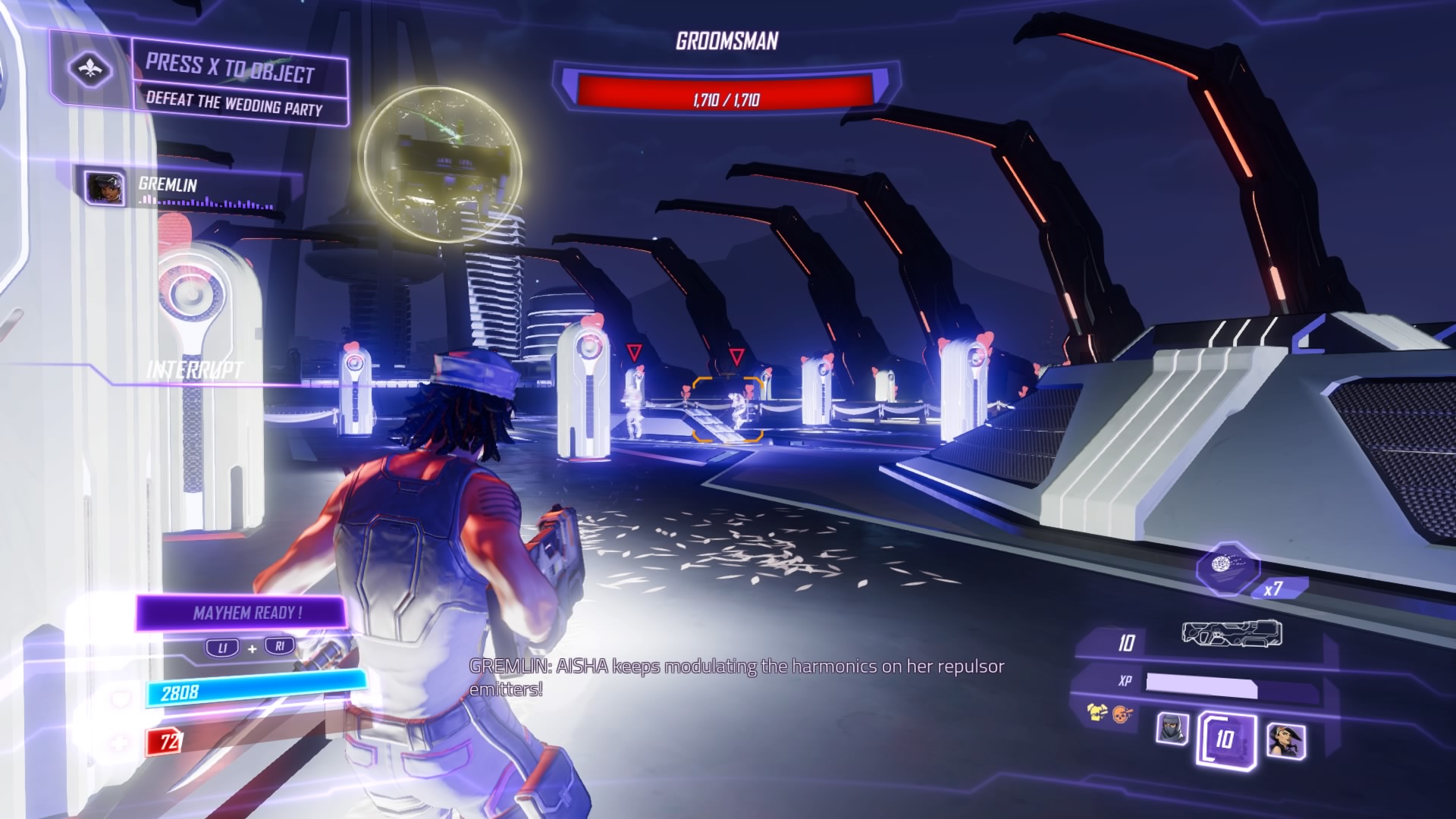Click the fleur-de-lis mission emblem
The height and width of the screenshot is (819, 1456).
pyautogui.click(x=91, y=70)
